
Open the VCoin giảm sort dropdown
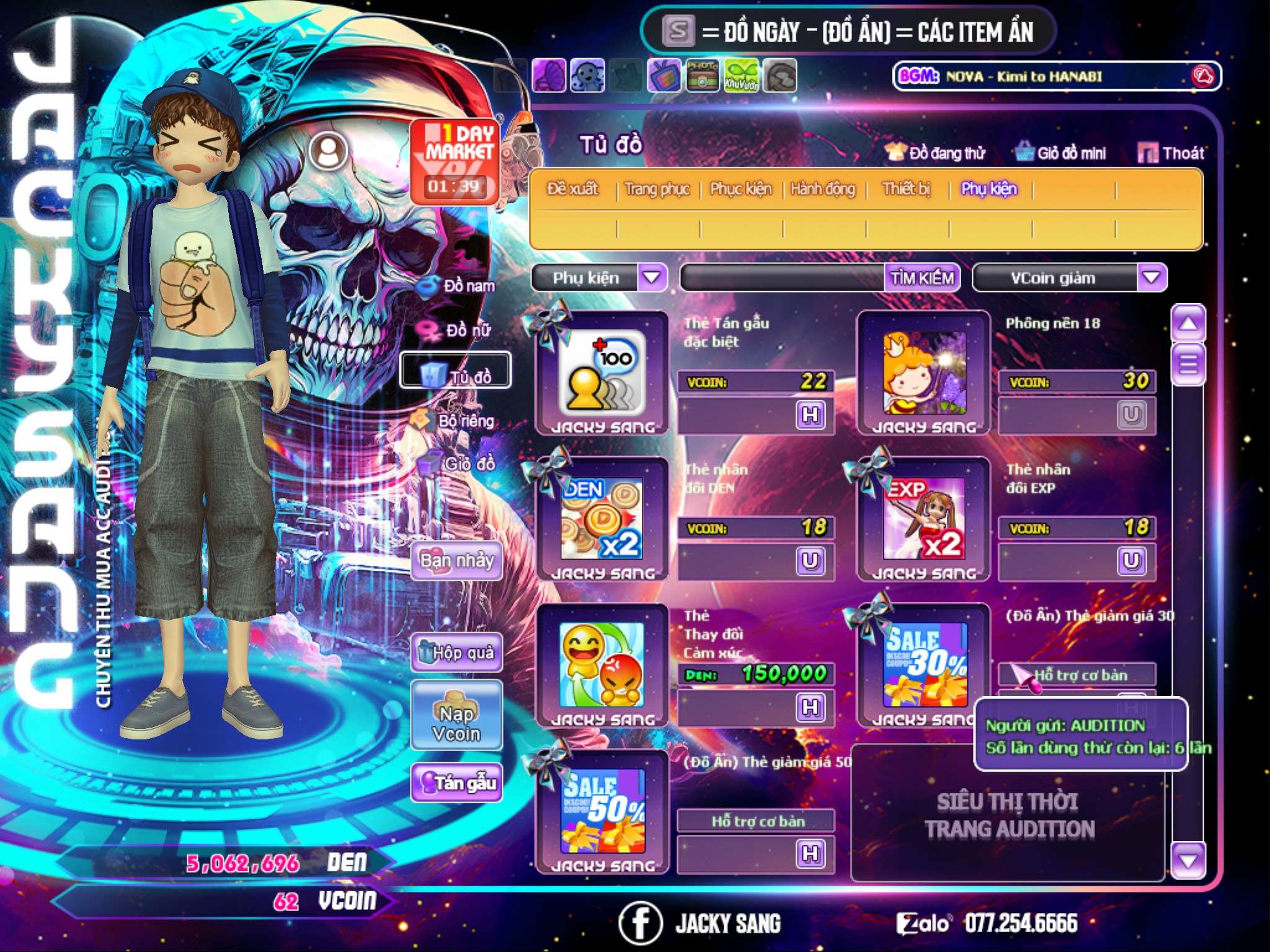[1152, 277]
